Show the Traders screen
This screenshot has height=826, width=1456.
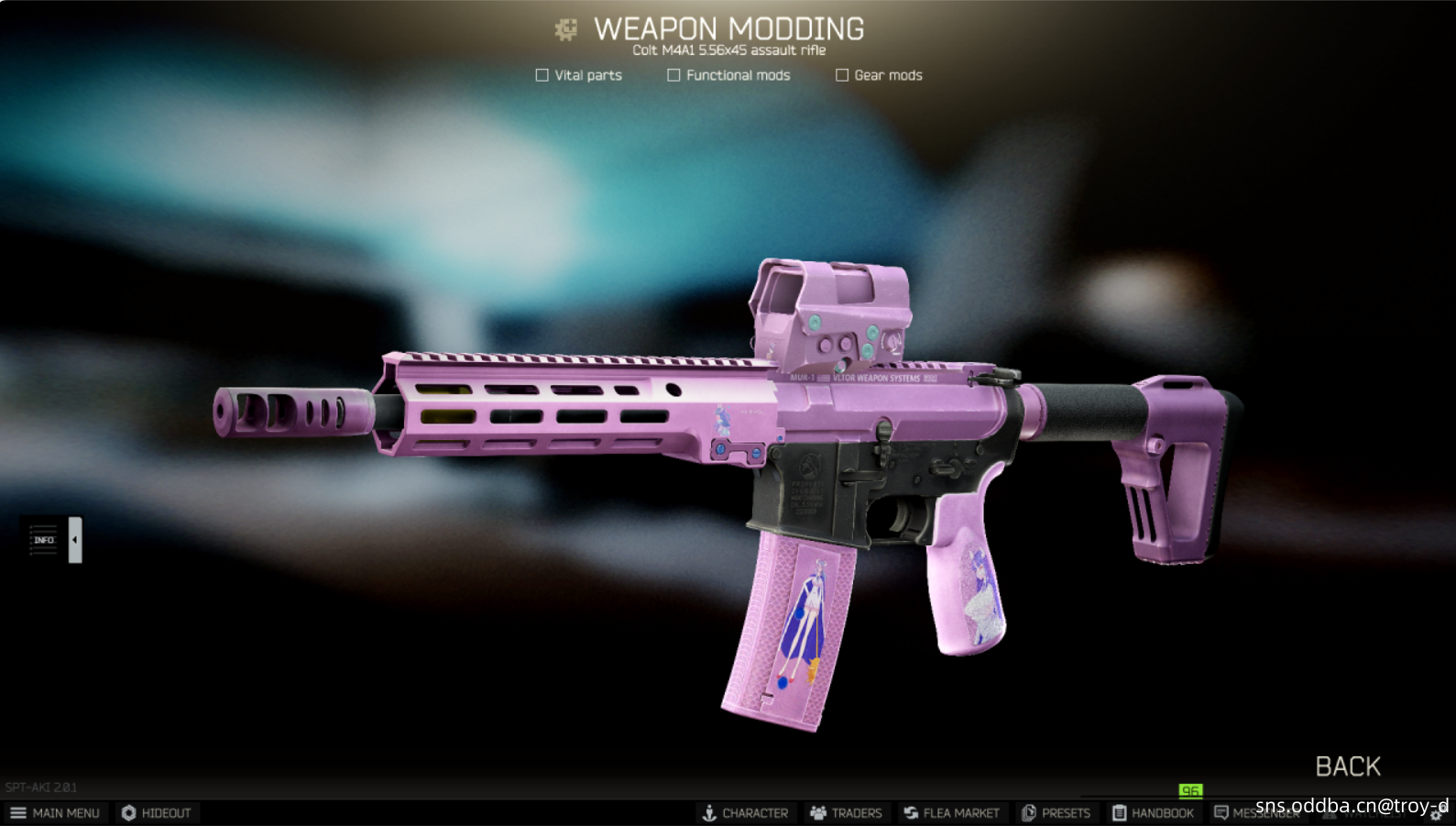[845, 813]
